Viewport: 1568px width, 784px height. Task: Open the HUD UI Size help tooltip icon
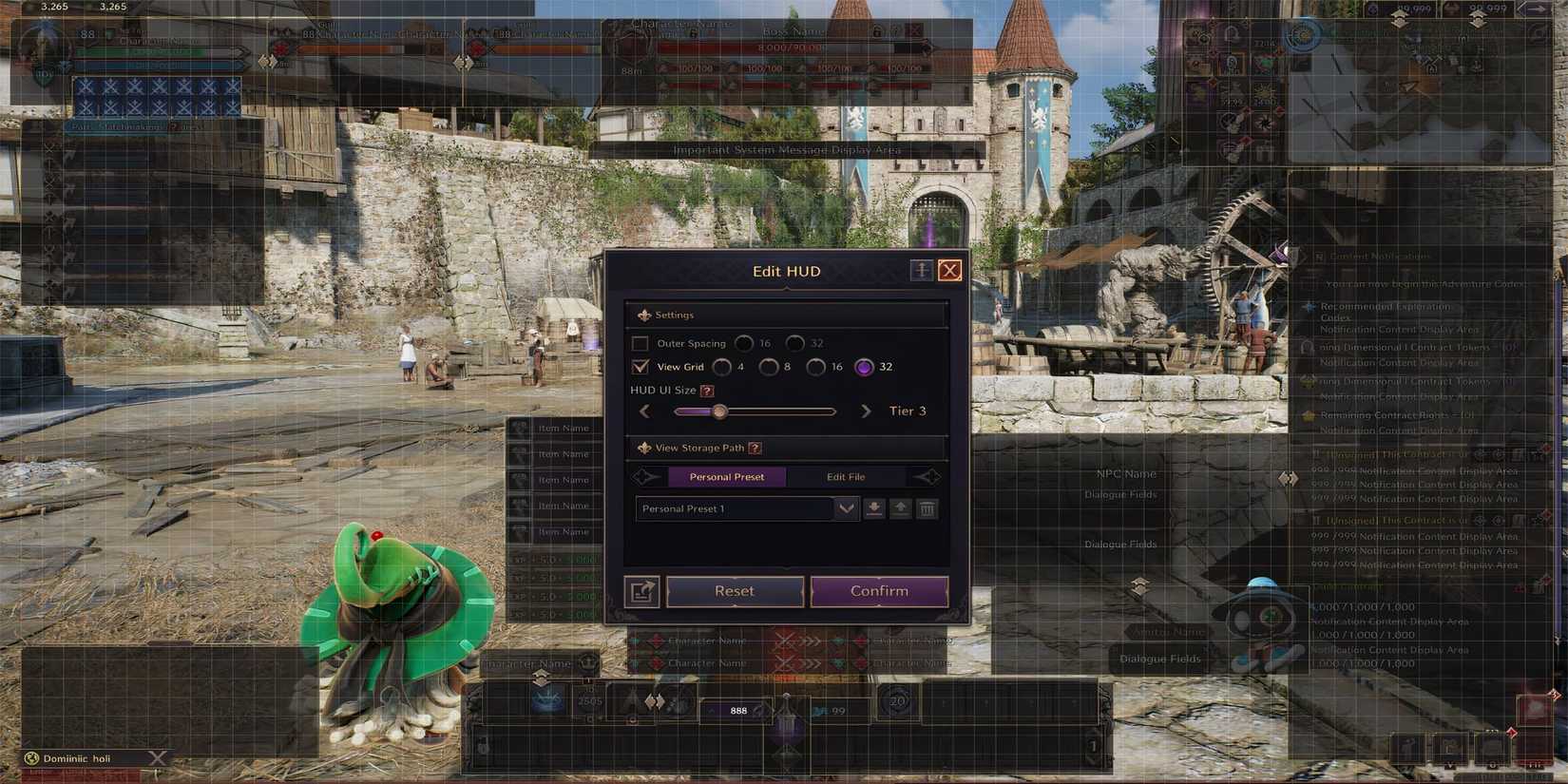pyautogui.click(x=706, y=391)
